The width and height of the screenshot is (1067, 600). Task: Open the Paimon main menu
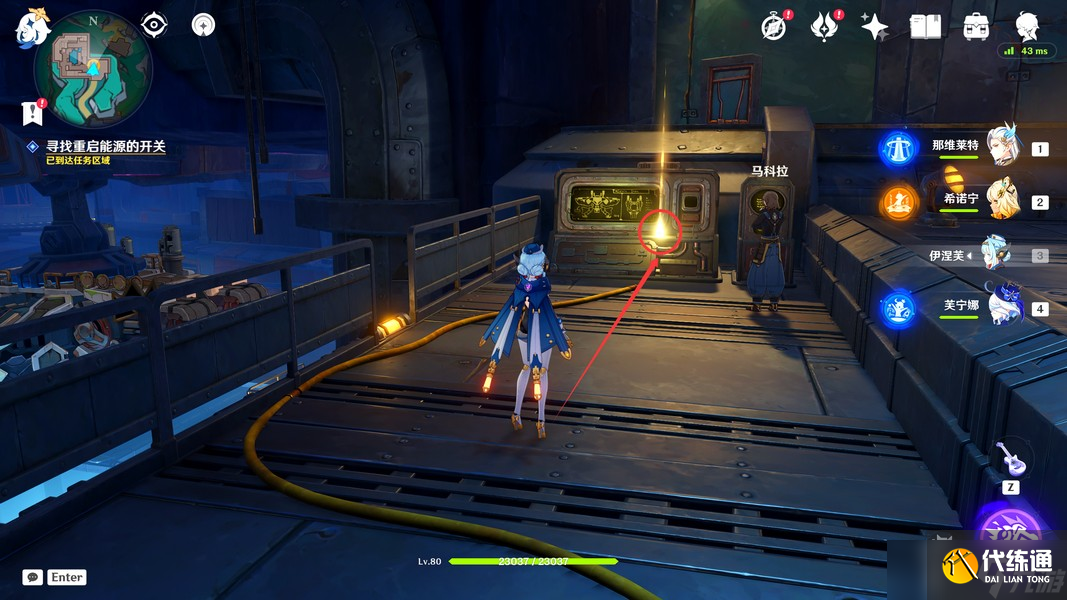[32, 27]
